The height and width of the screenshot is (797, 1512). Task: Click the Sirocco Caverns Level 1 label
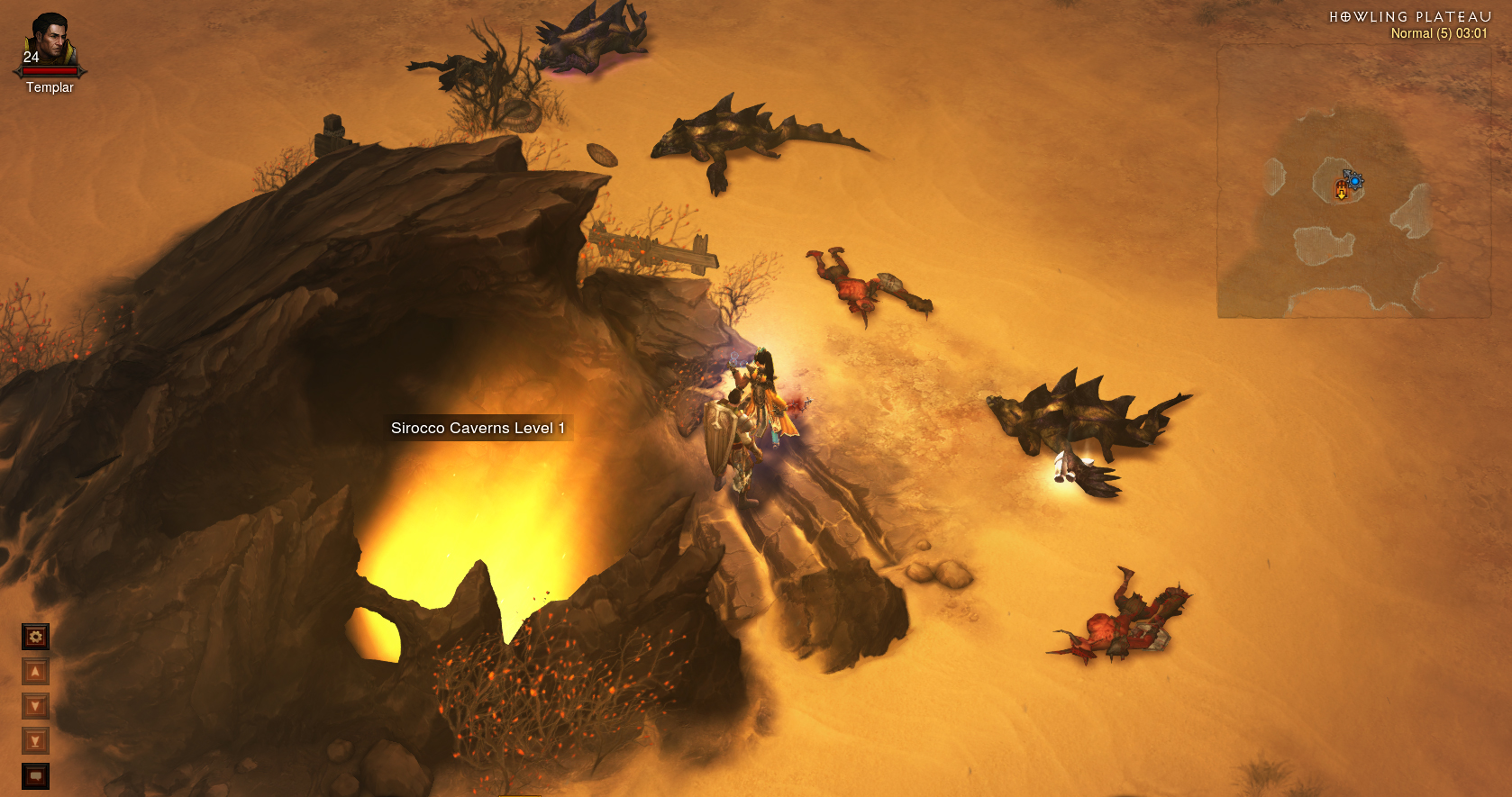click(478, 428)
